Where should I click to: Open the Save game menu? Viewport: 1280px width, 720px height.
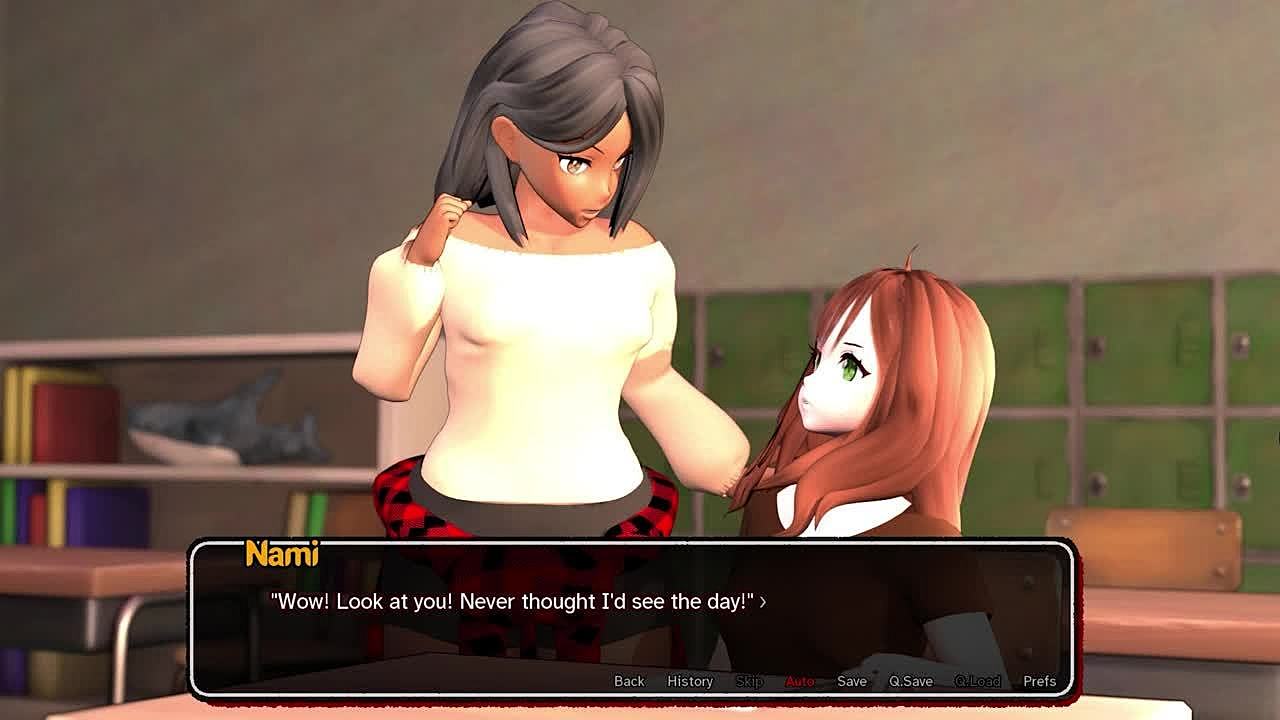click(852, 681)
